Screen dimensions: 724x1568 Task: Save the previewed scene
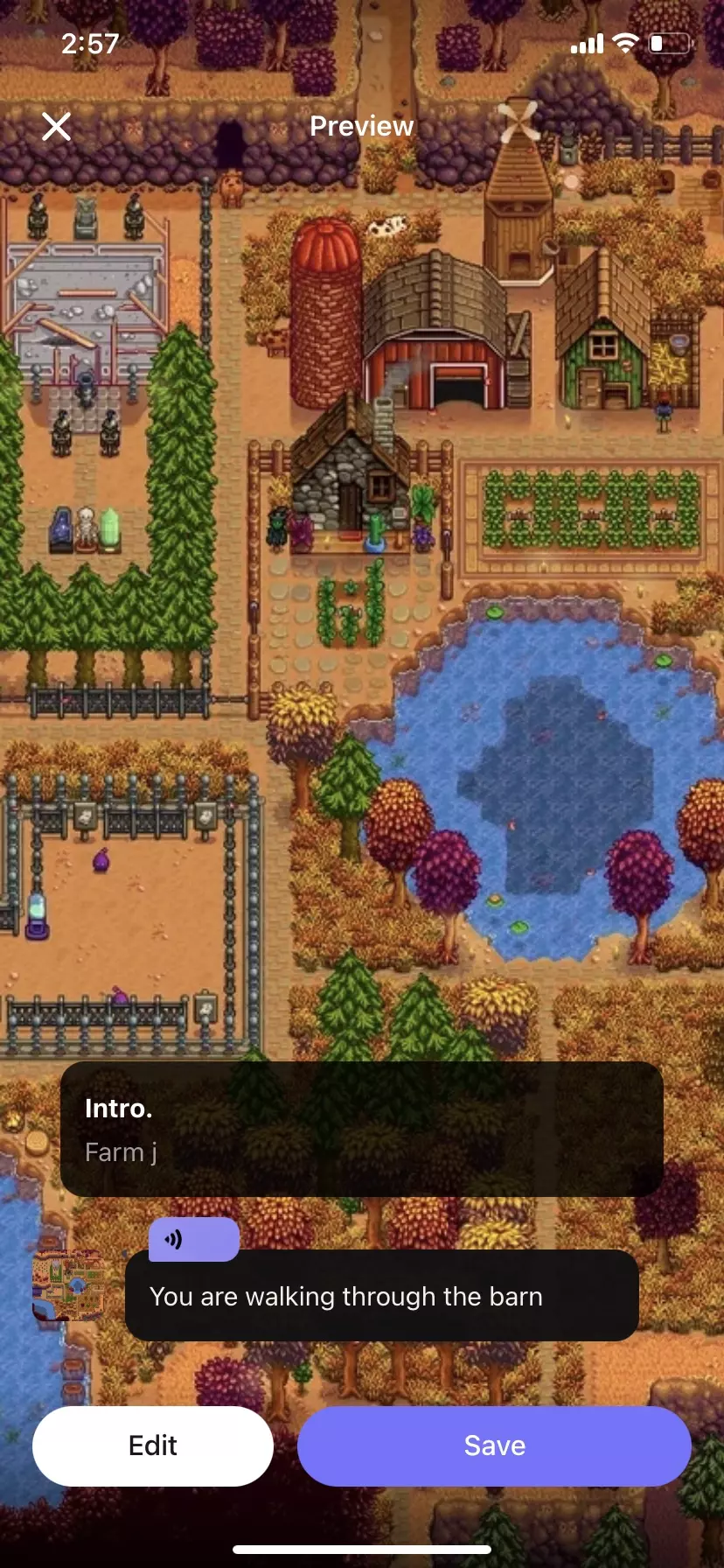494,1445
